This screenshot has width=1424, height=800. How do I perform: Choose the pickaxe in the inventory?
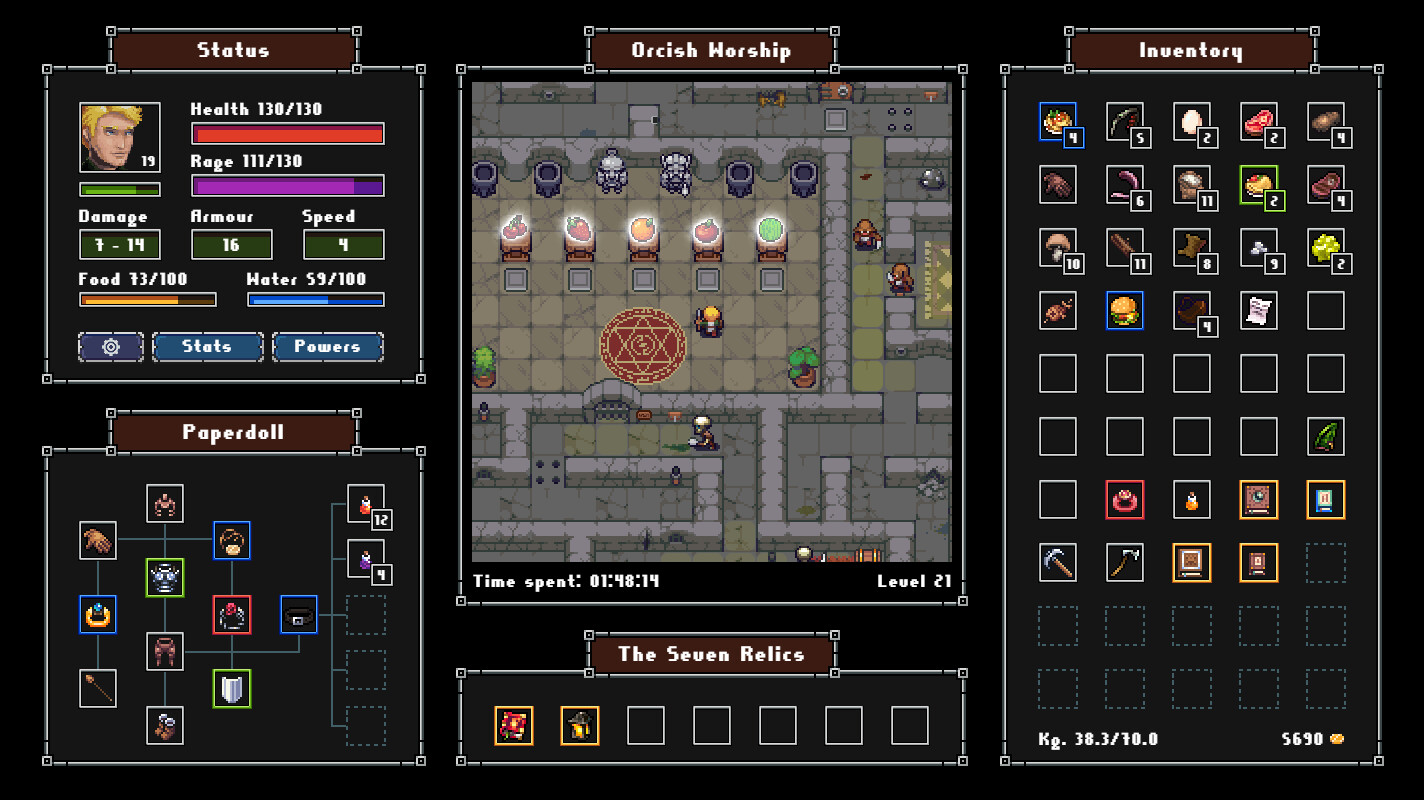1058,562
